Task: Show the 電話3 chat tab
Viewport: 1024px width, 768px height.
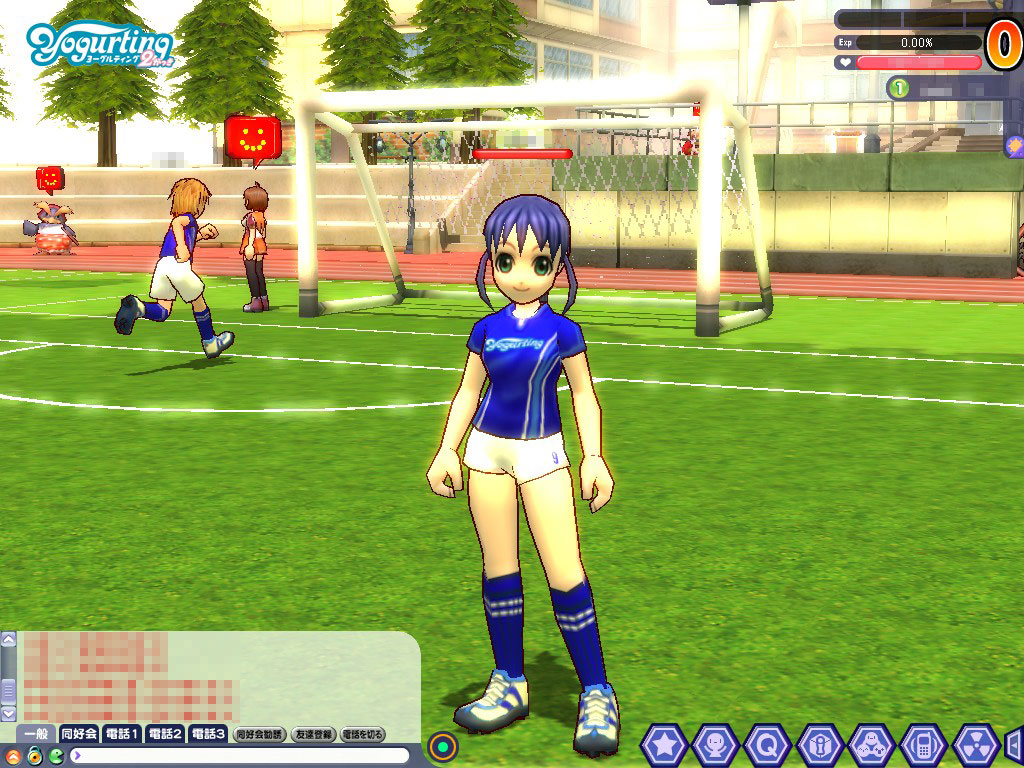Action: point(208,734)
